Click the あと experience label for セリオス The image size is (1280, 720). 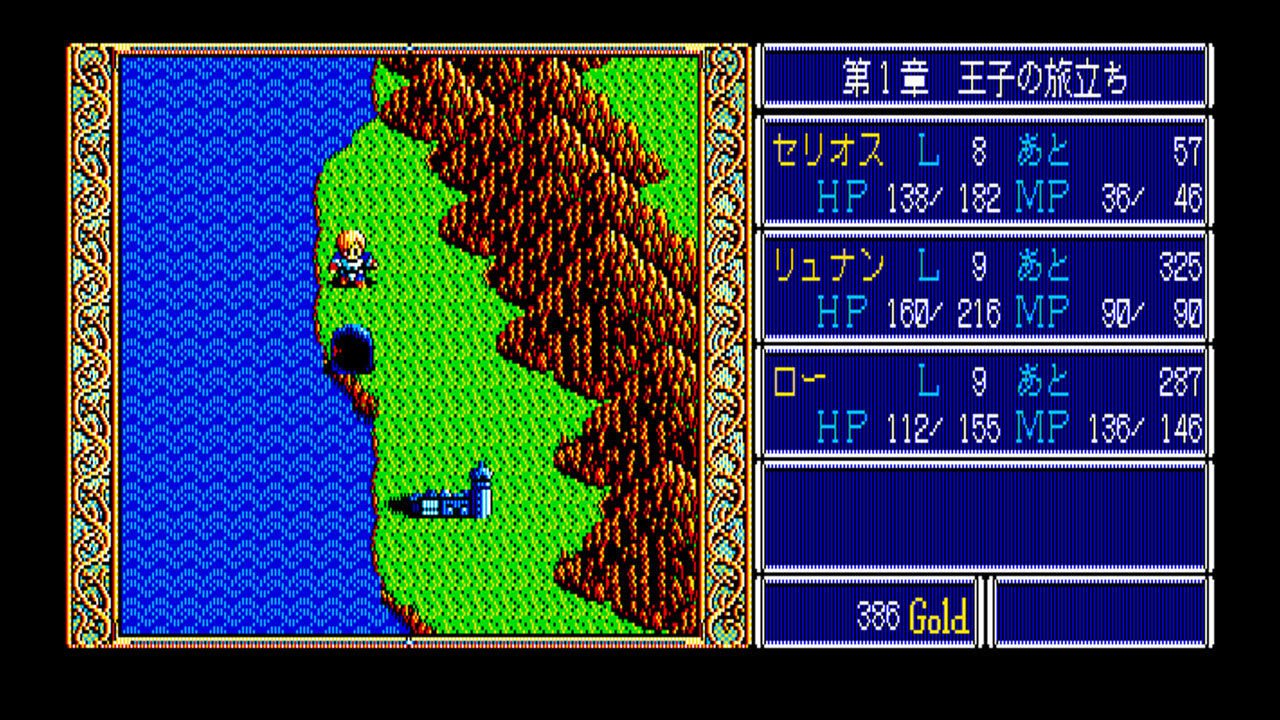[x=1044, y=153]
